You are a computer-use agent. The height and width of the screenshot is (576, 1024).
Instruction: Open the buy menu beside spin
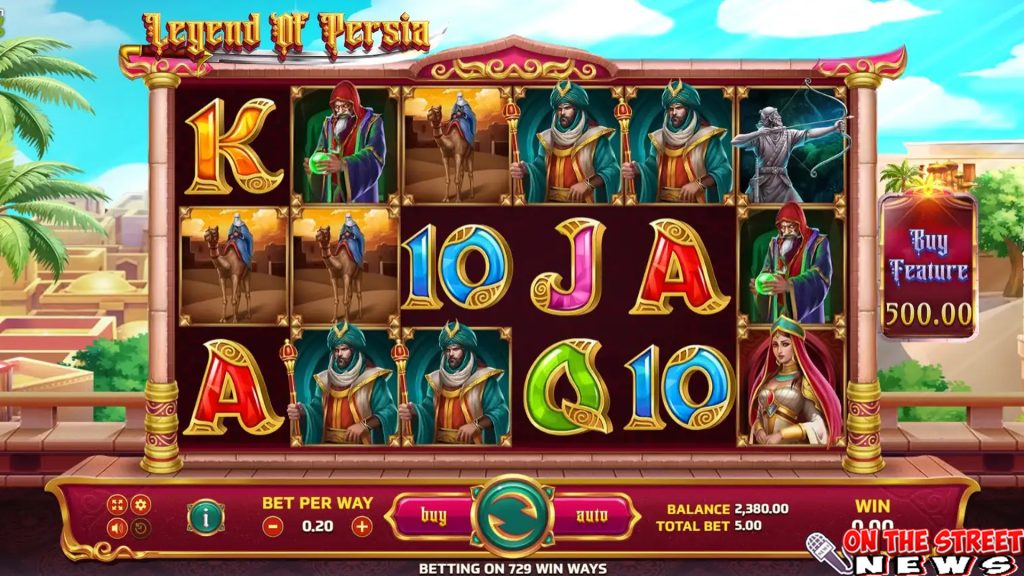tap(432, 516)
